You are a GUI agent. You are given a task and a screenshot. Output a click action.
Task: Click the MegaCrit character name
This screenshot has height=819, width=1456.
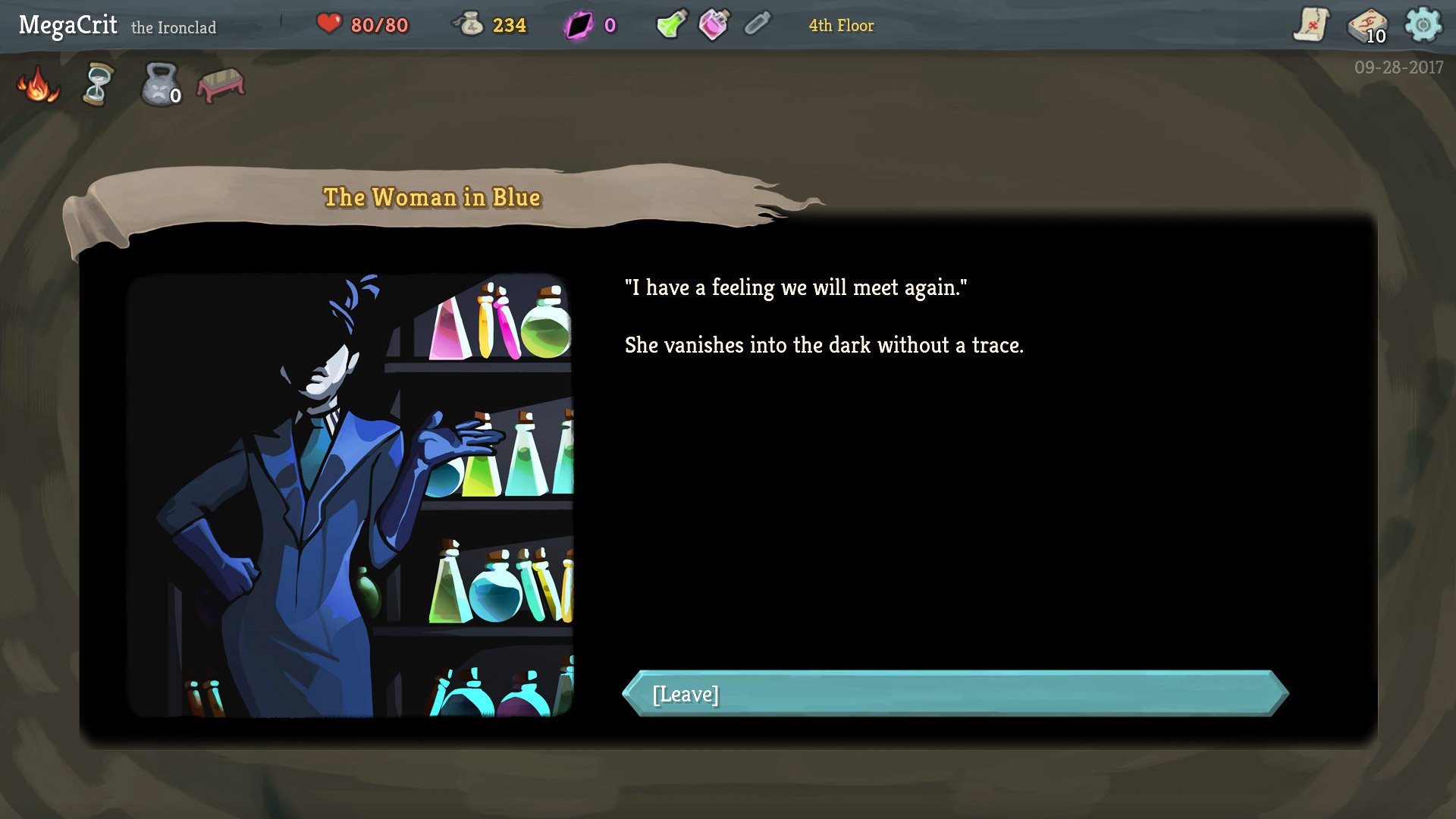click(x=68, y=24)
